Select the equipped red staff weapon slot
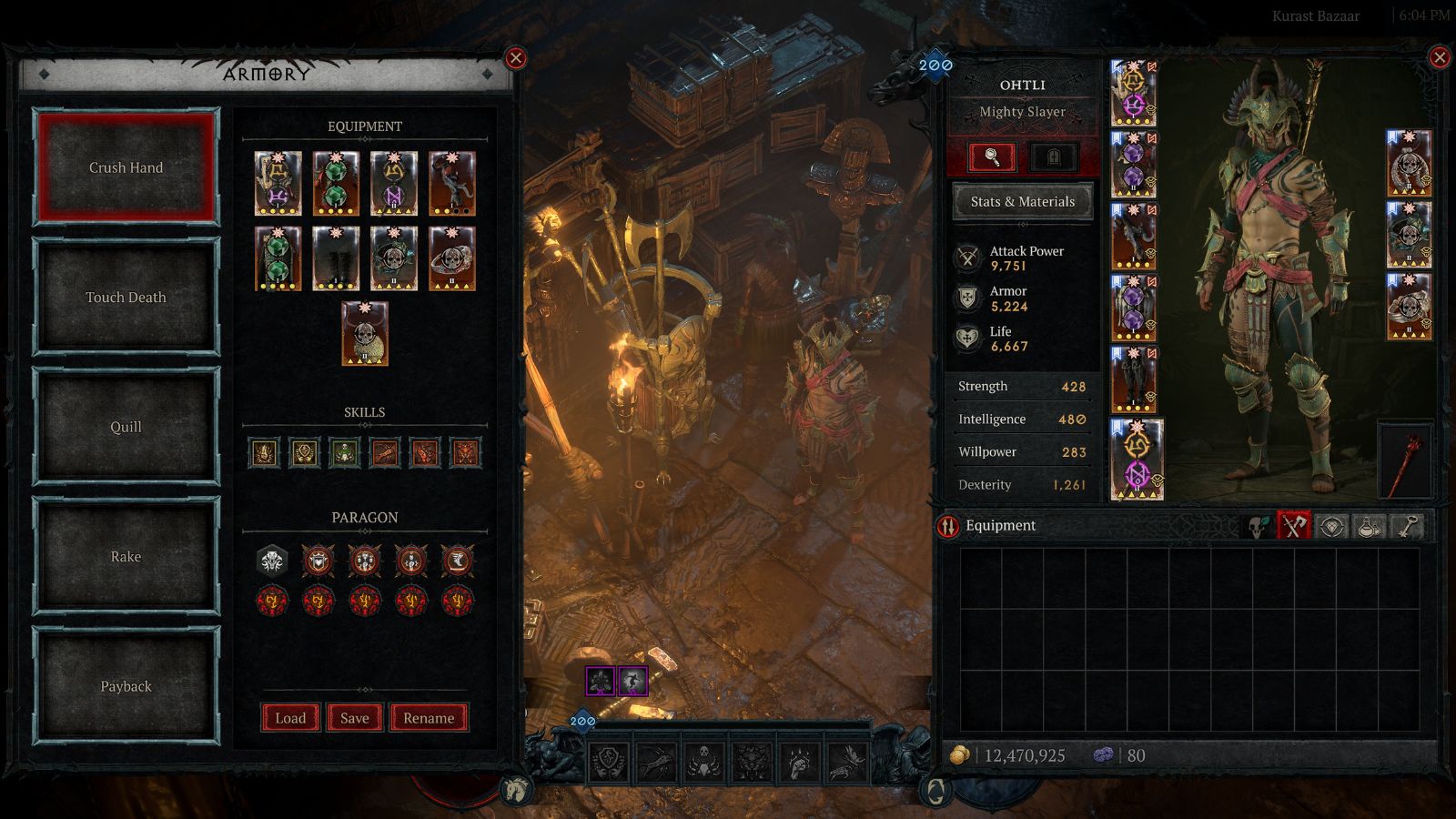 [x=1406, y=460]
